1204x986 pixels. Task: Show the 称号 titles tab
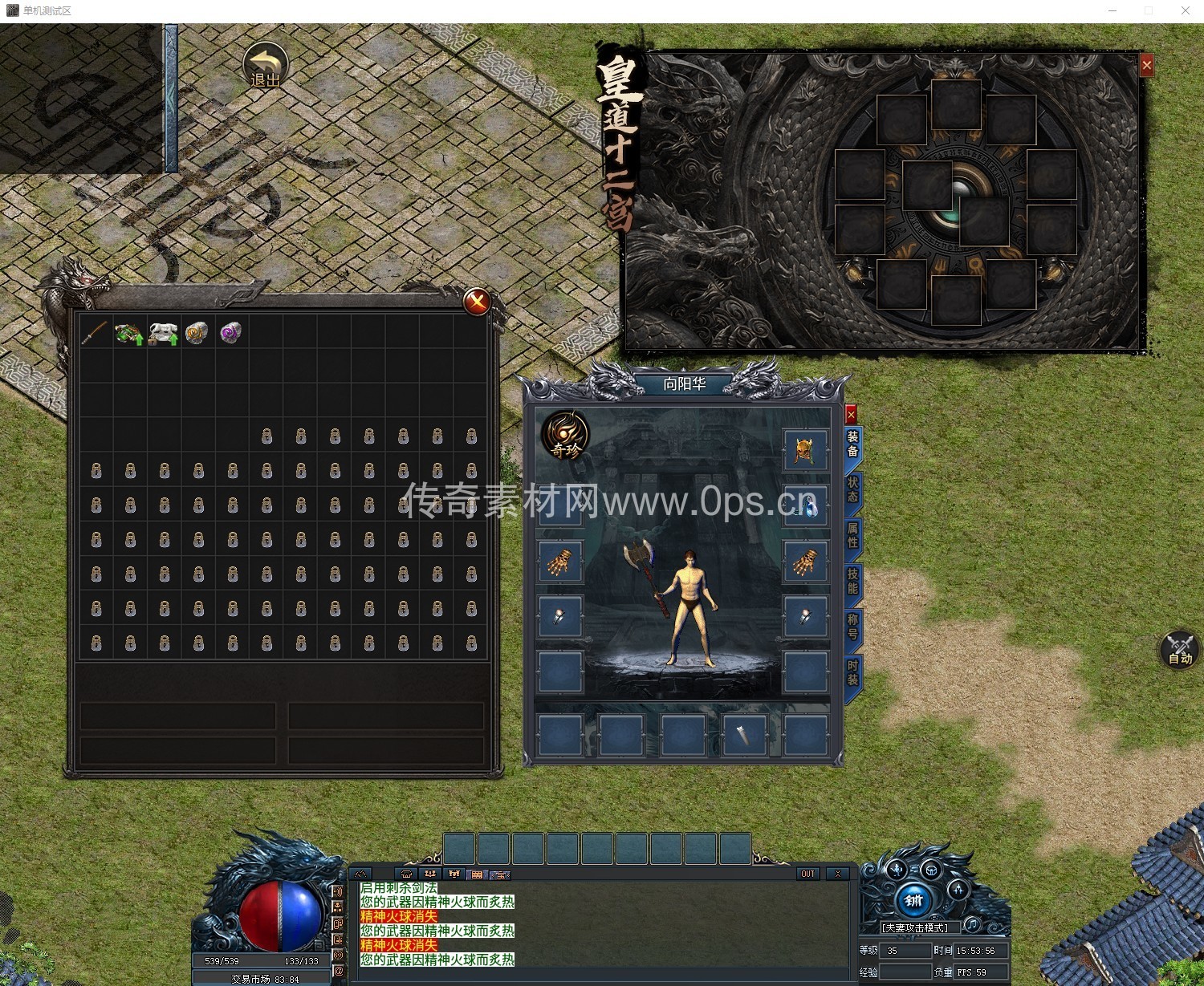(x=852, y=627)
